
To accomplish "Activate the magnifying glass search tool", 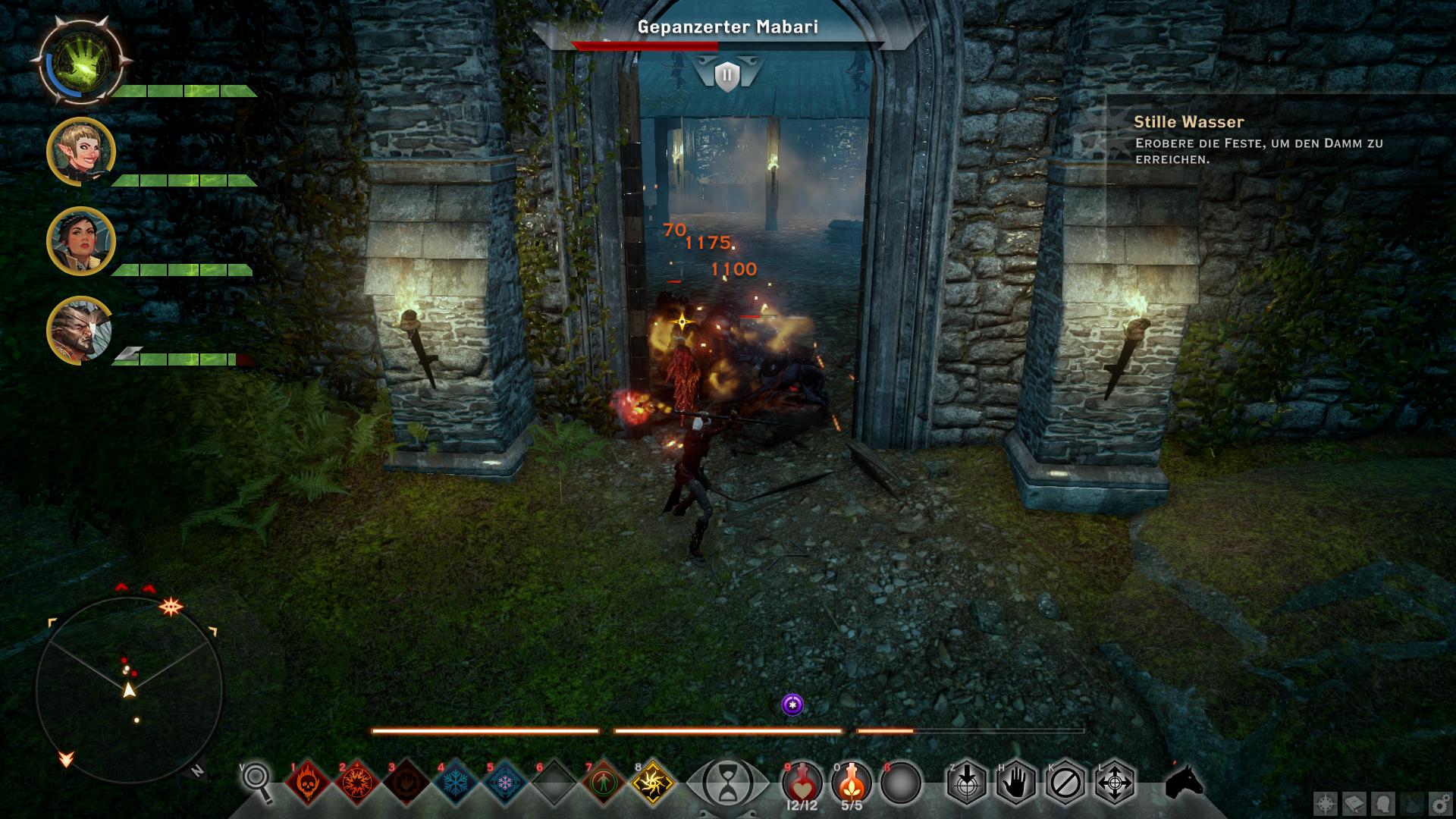I will point(258,781).
